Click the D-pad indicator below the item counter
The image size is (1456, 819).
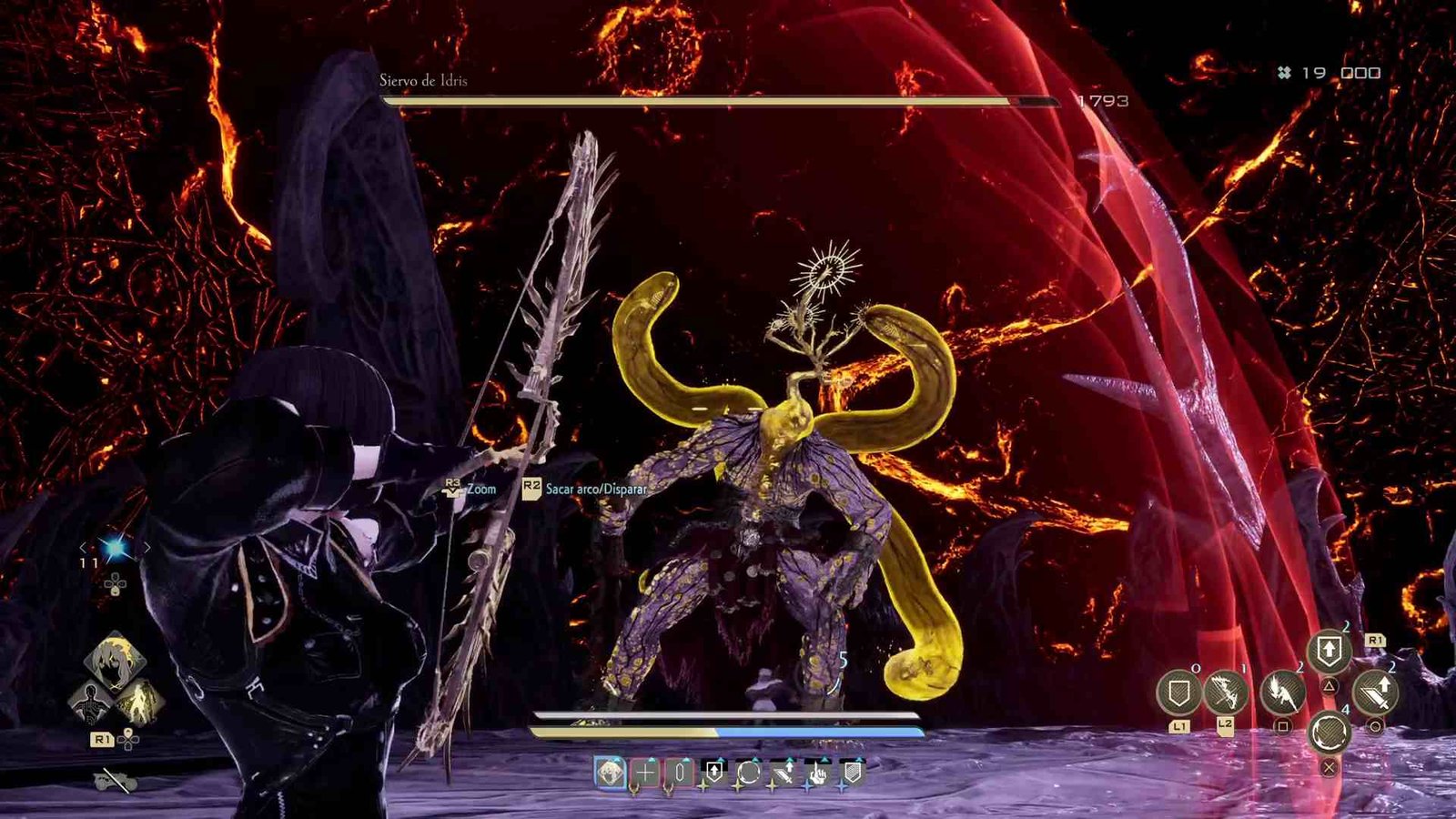[116, 583]
